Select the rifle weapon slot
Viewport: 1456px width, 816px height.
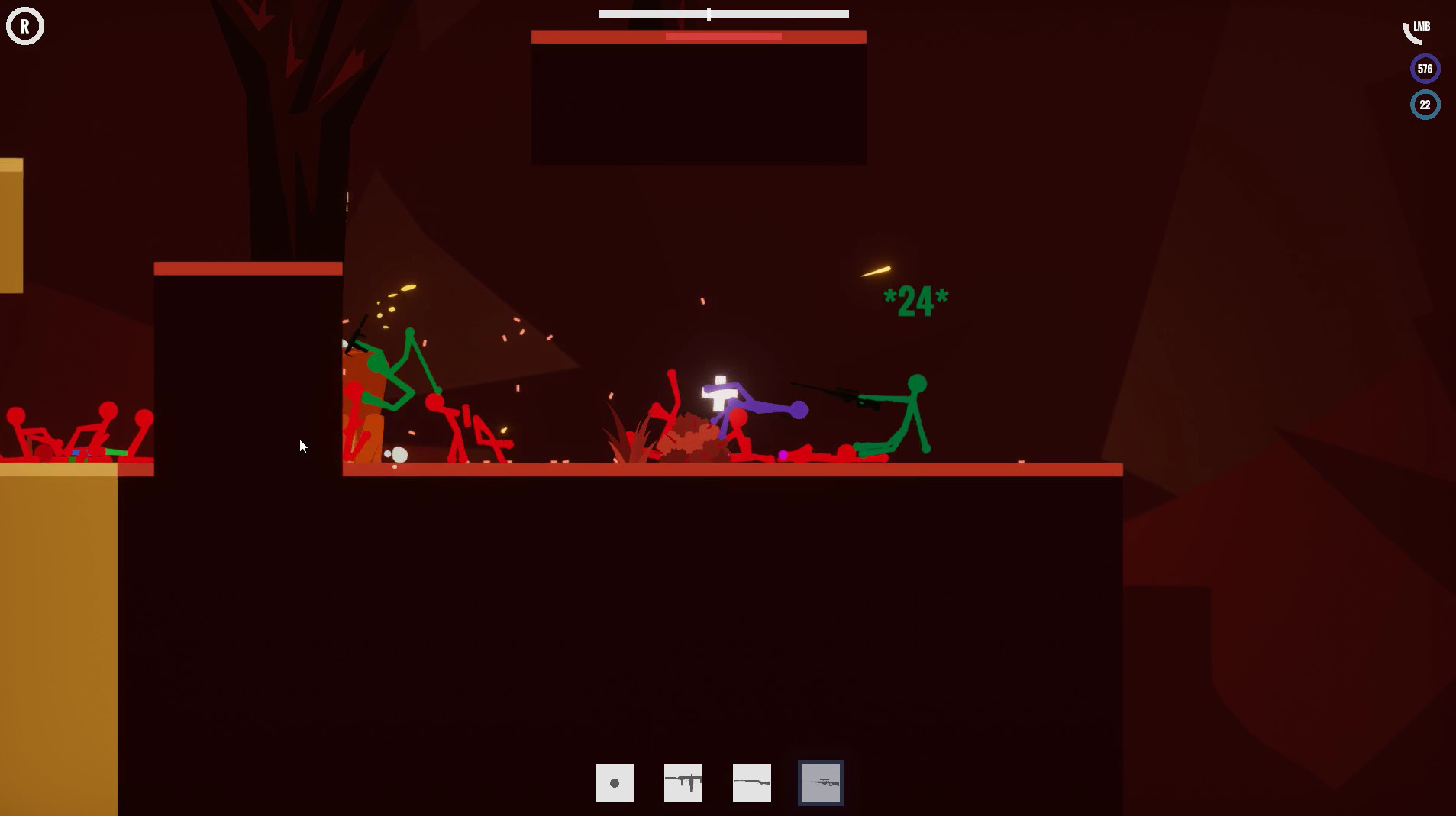751,782
